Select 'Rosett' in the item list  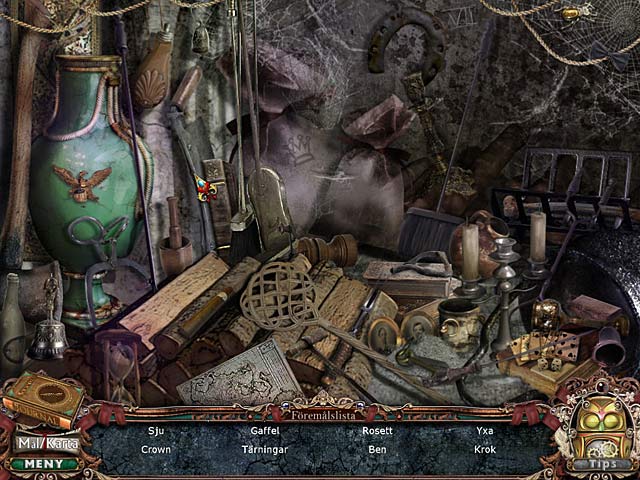pyautogui.click(x=377, y=432)
